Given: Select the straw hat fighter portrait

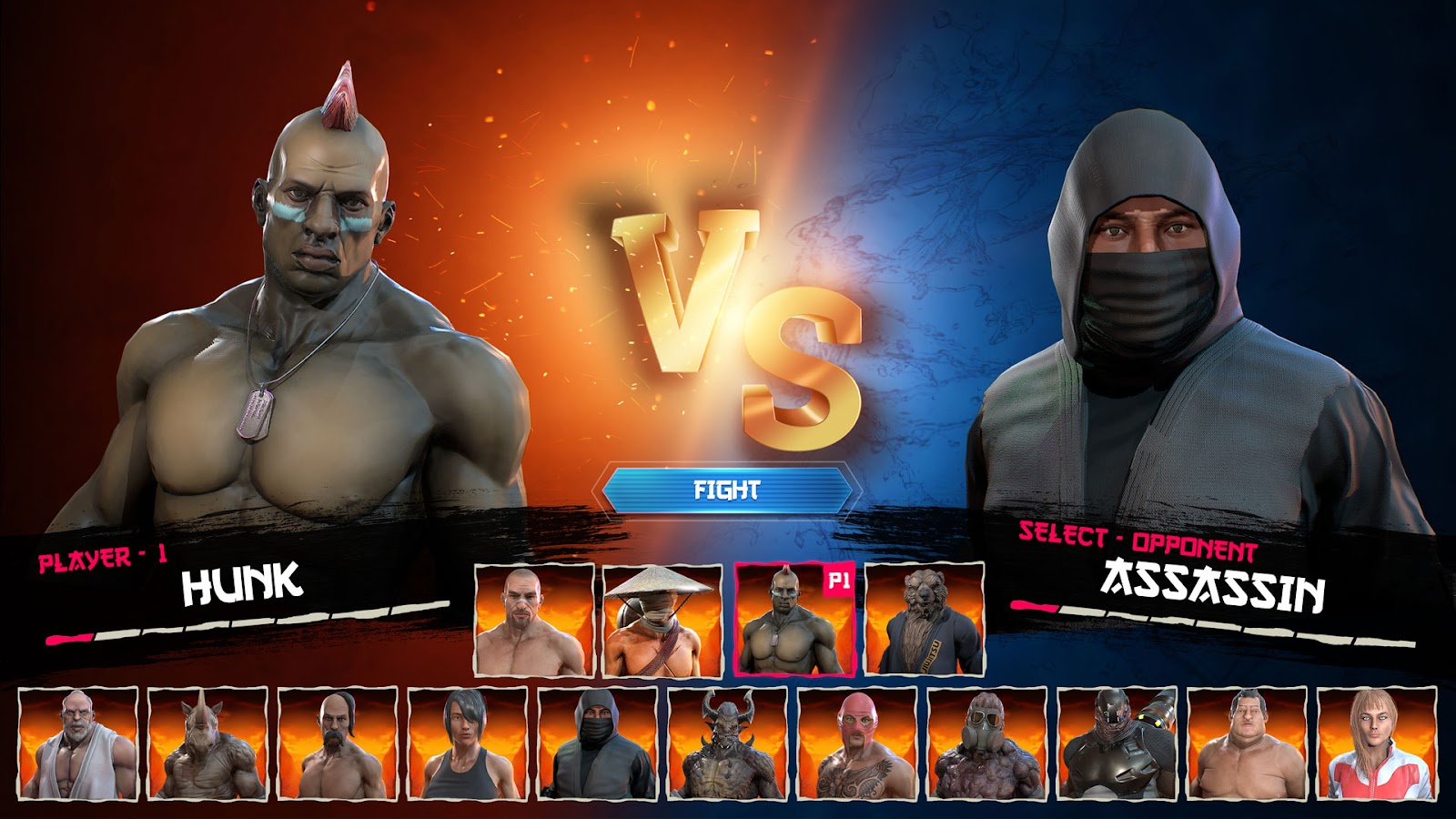Looking at the screenshot, I should click(x=662, y=620).
